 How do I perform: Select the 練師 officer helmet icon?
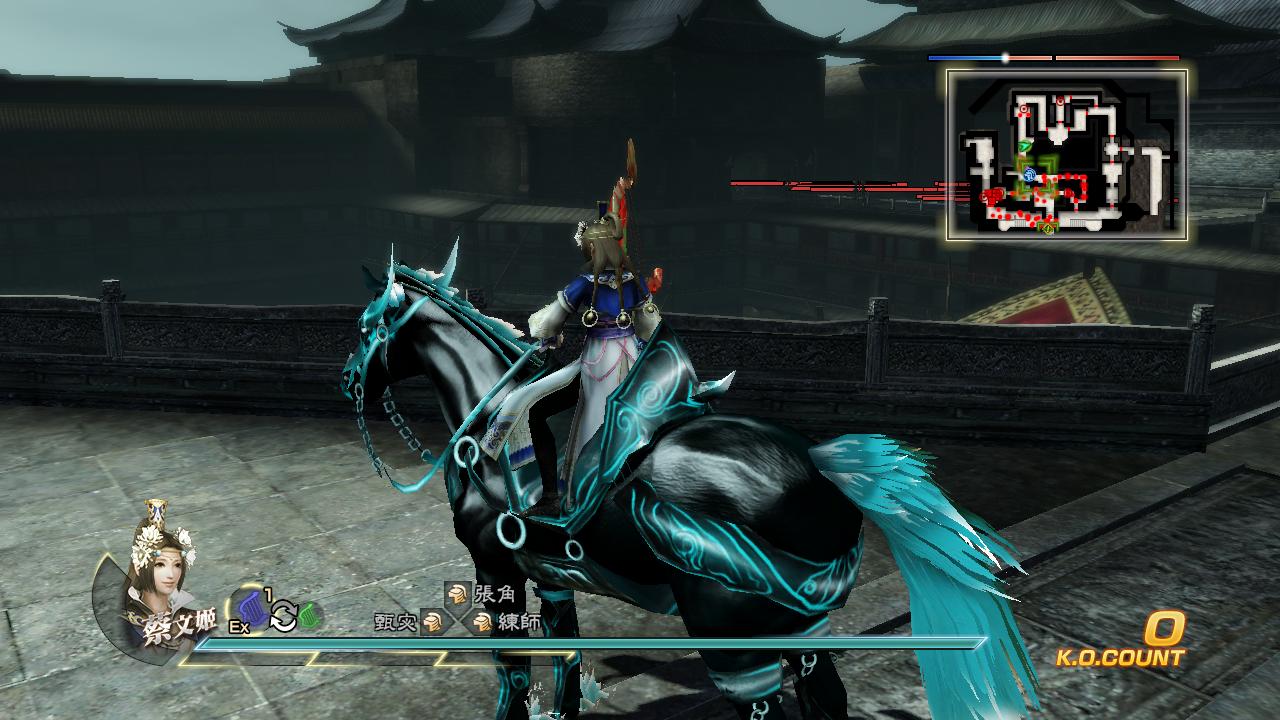(482, 623)
